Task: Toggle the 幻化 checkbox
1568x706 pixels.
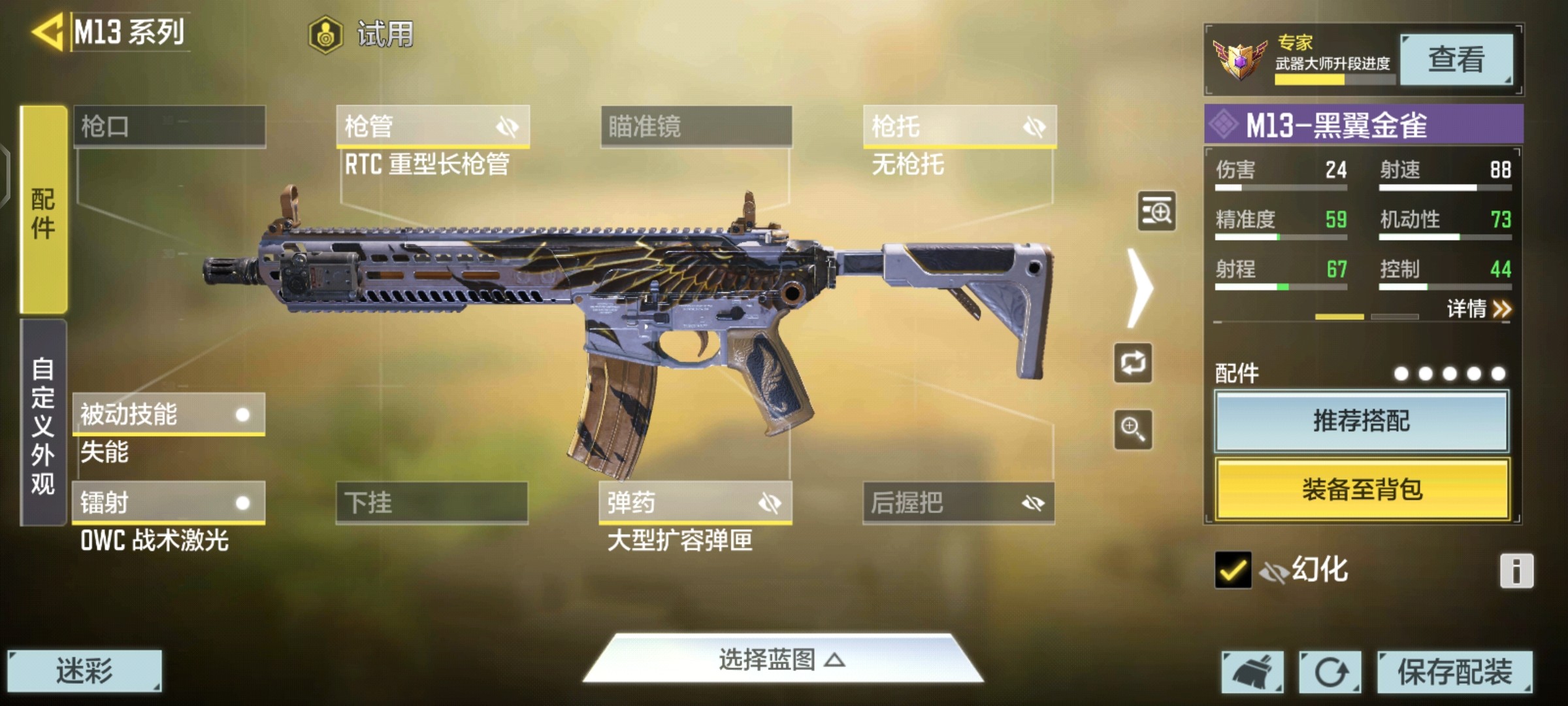Action: pos(1233,570)
